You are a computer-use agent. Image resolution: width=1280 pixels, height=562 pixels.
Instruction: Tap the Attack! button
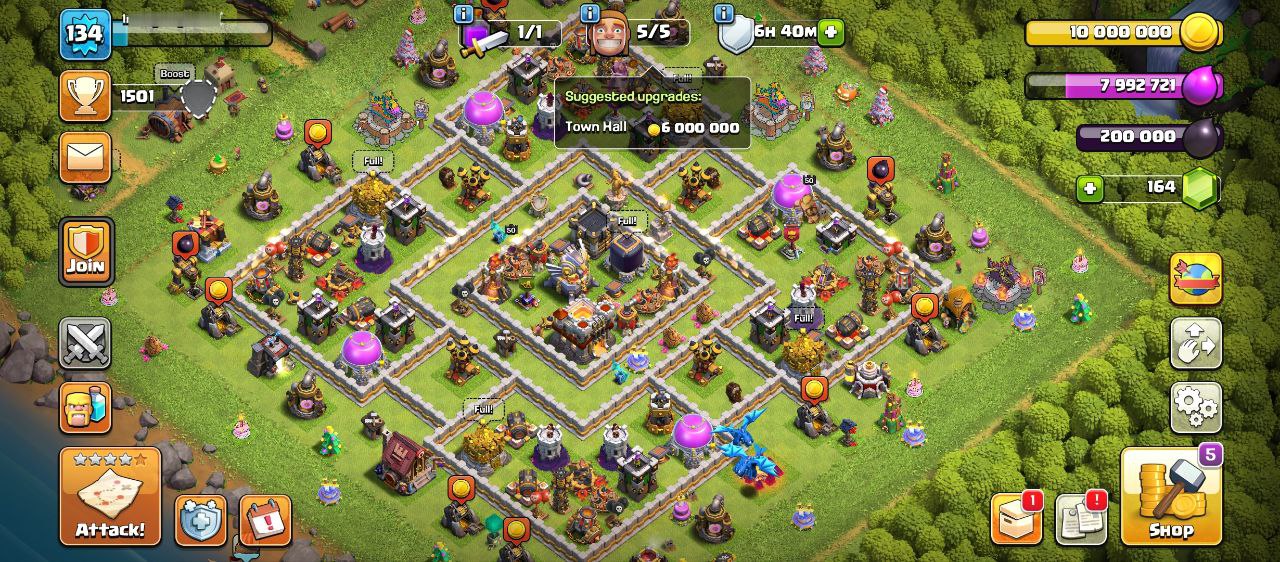[x=110, y=497]
